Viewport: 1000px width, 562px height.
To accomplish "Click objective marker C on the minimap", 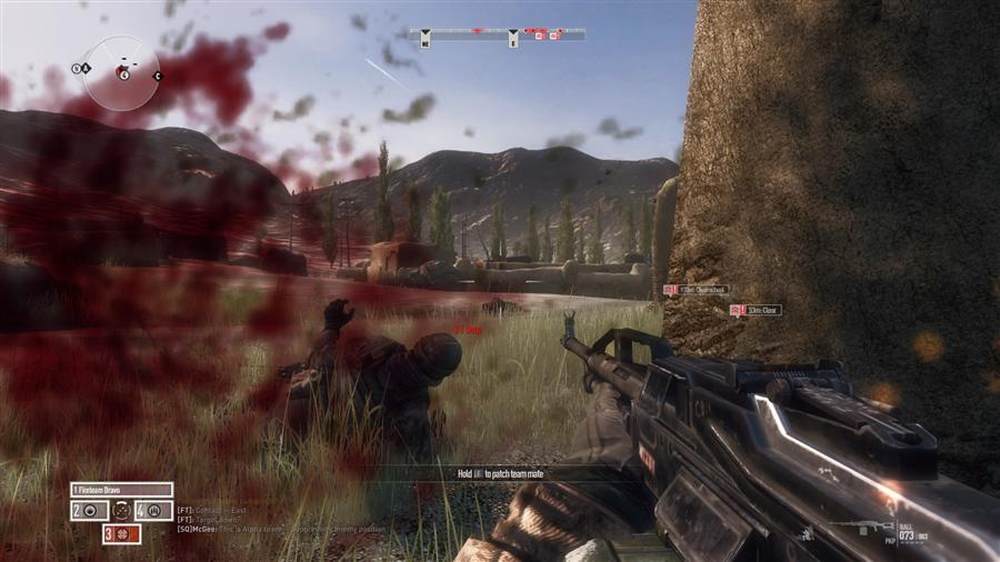I will click(157, 75).
